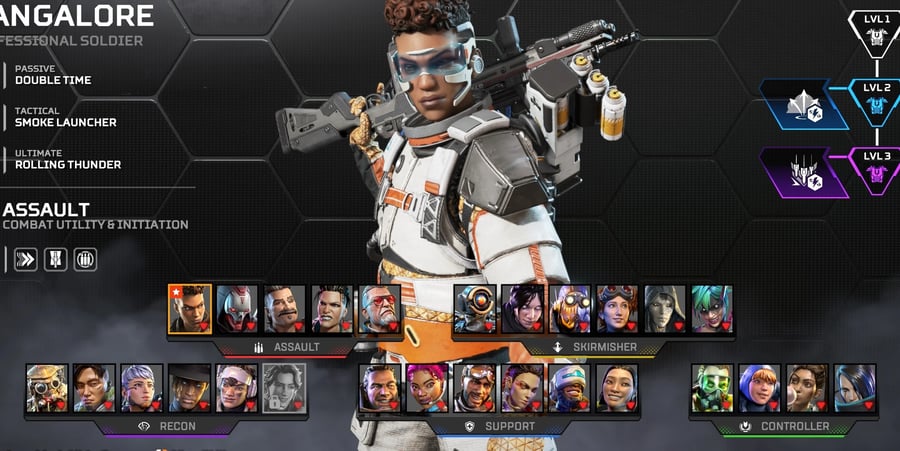Select Bangalore's highlighted legend portrait
The width and height of the screenshot is (900, 451).
[190, 308]
